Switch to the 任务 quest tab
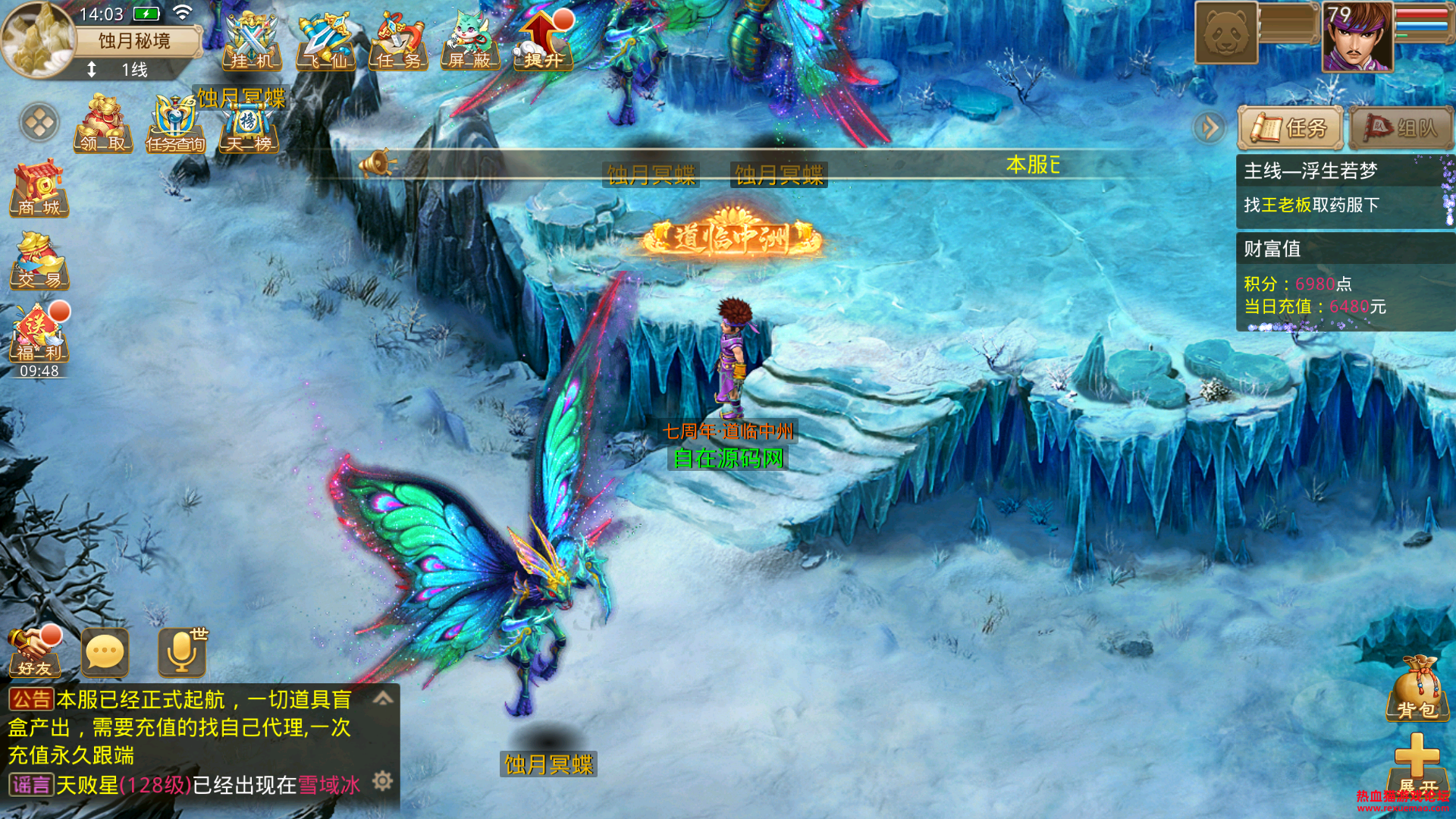This screenshot has height=819, width=1456. [x=1290, y=128]
